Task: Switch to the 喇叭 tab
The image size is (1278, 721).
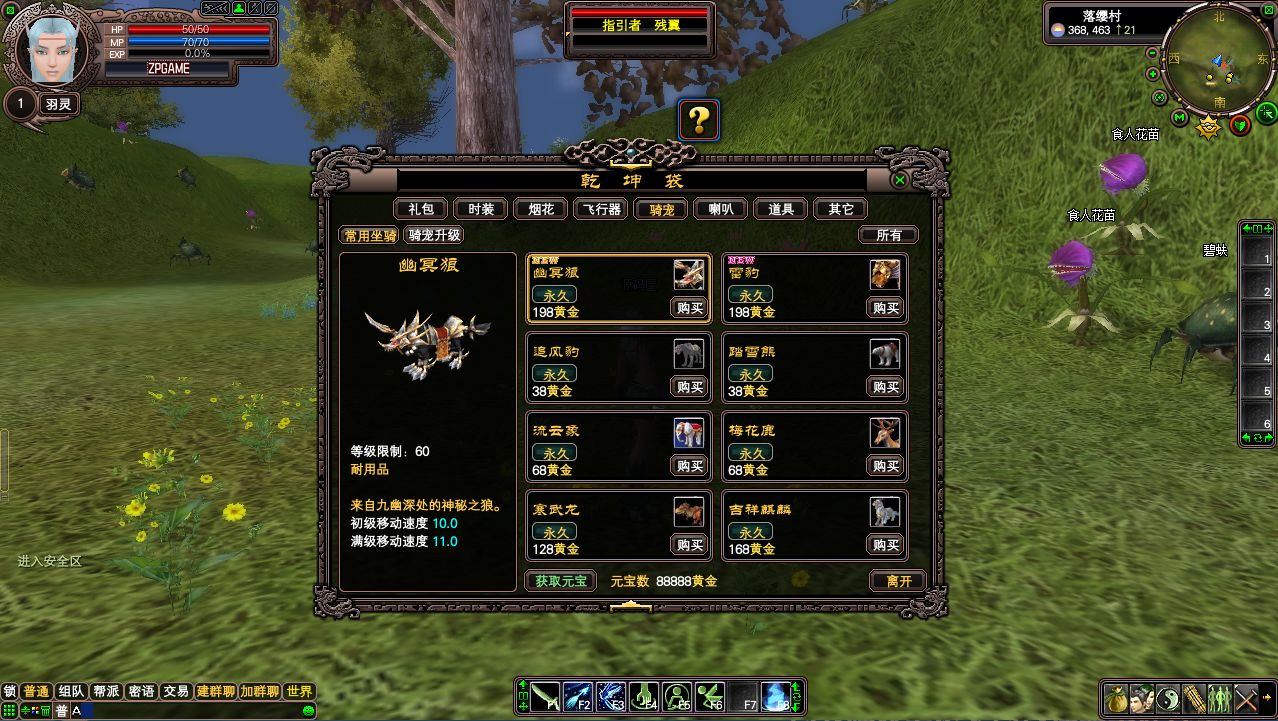Action: point(721,209)
